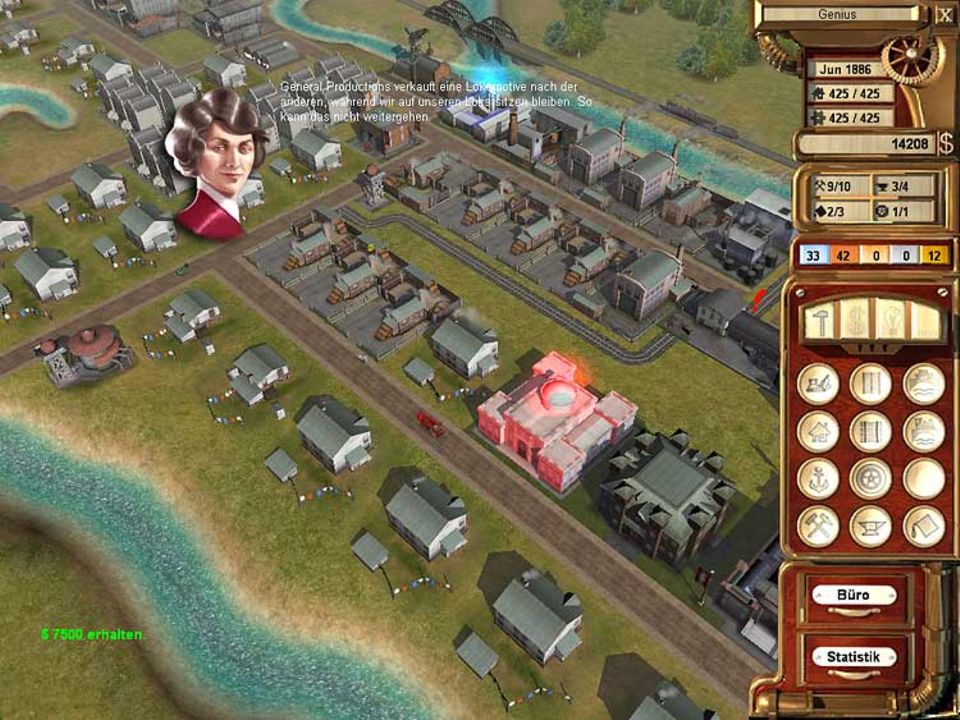Switch to the hammer build tab
The image size is (960, 720).
[x=821, y=320]
